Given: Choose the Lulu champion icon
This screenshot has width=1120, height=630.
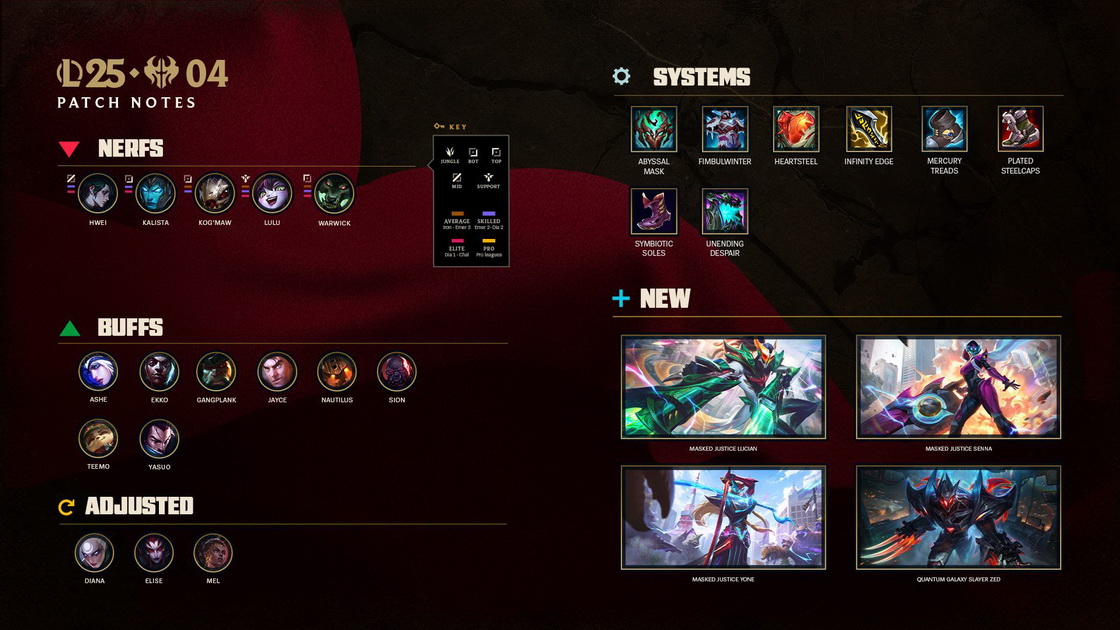Looking at the screenshot, I should 271,193.
